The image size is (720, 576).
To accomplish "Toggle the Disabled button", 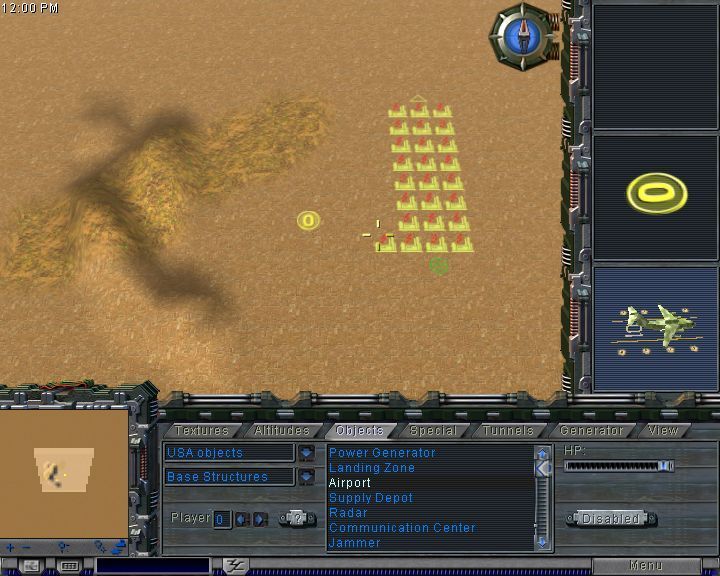I will pyautogui.click(x=611, y=519).
